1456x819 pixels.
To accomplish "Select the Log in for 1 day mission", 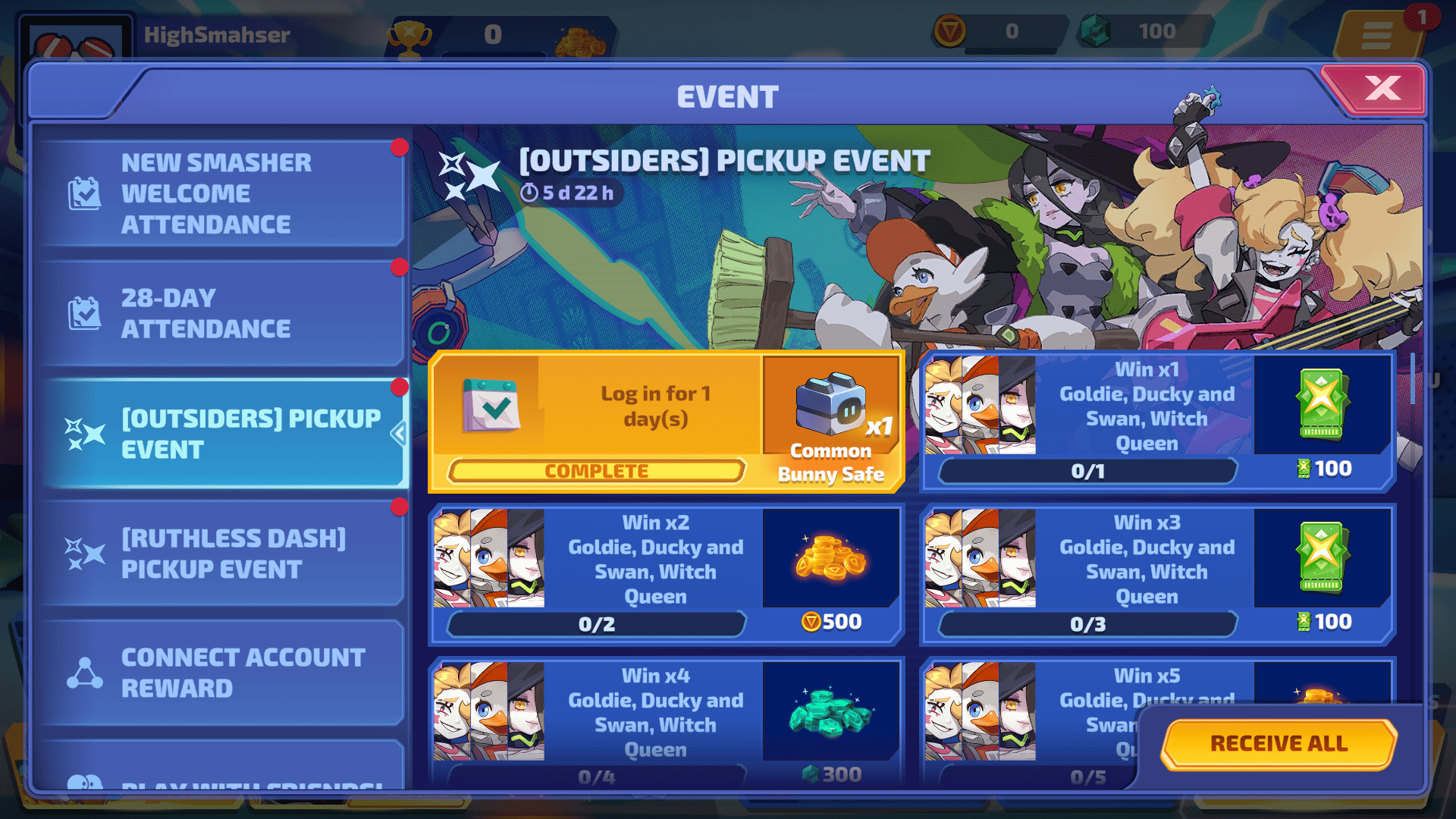I will (x=596, y=421).
